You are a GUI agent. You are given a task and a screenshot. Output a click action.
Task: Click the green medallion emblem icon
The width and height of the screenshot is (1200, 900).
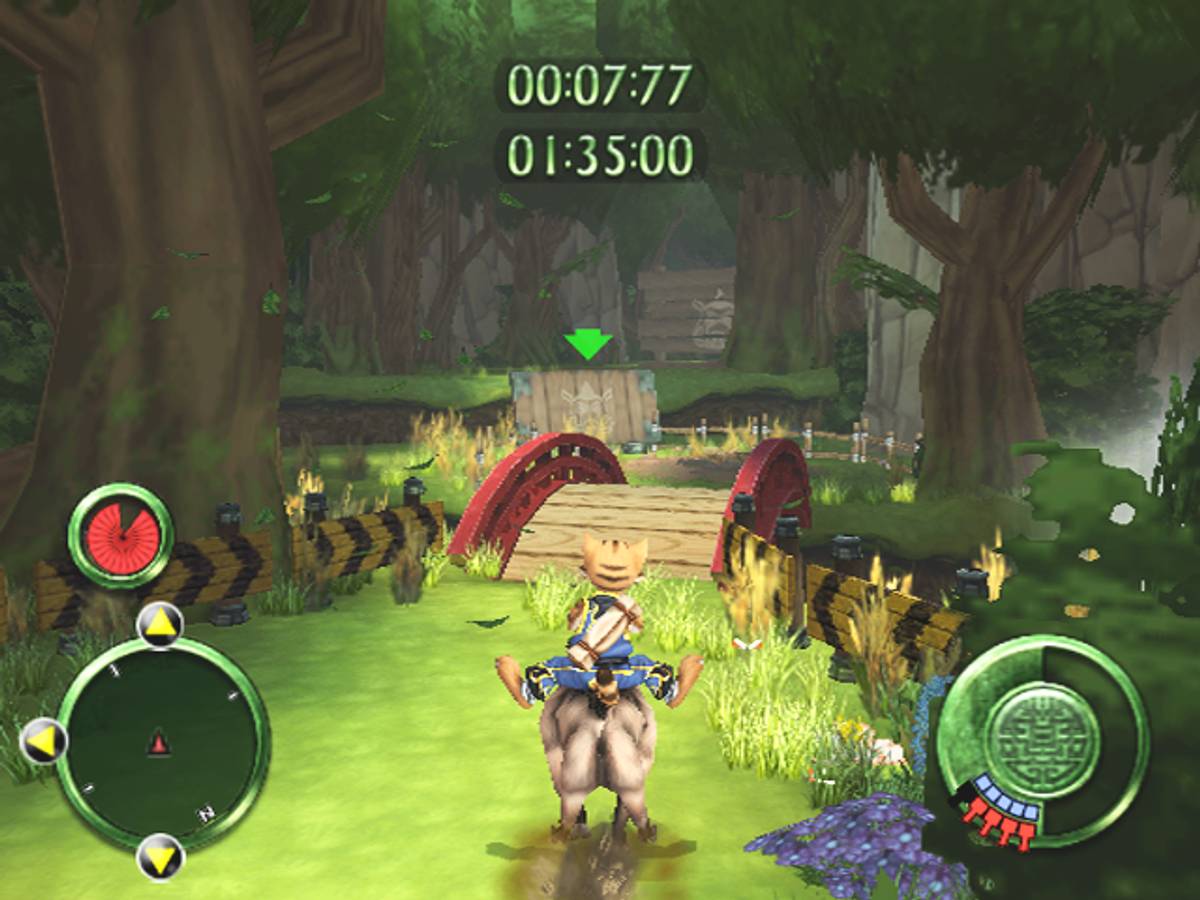coord(1043,739)
